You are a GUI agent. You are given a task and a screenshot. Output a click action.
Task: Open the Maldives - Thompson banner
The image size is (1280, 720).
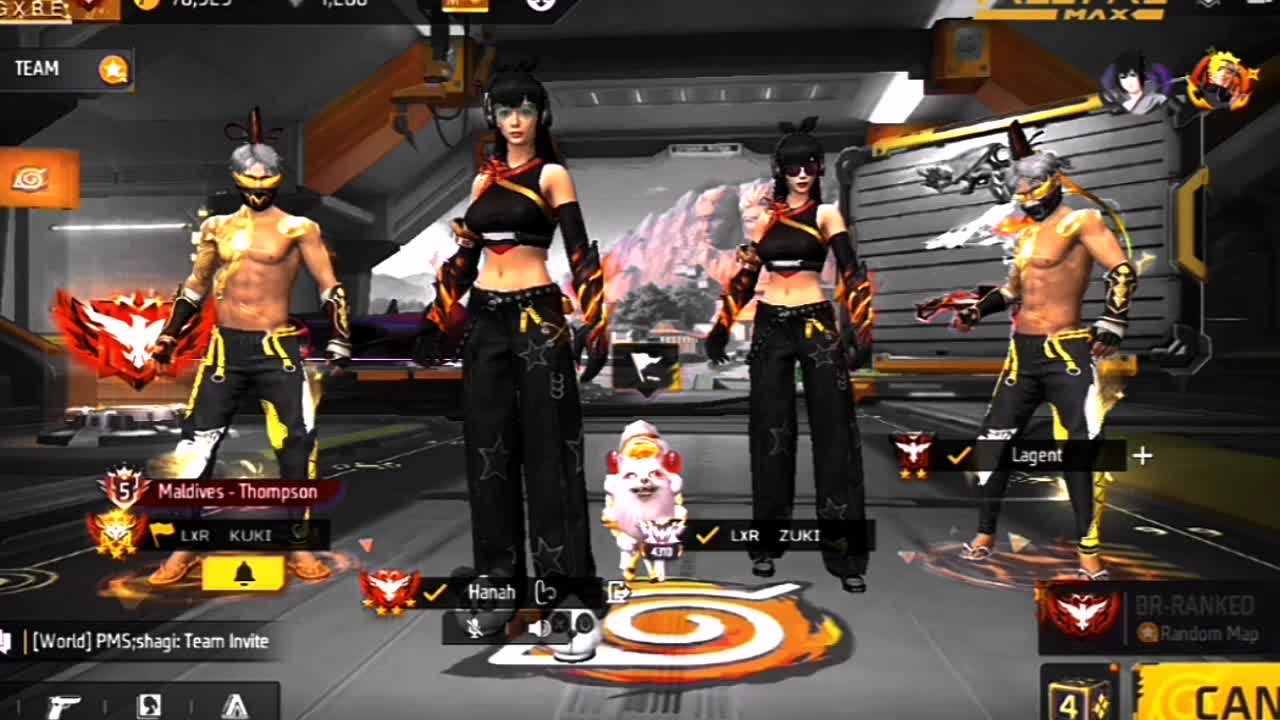[236, 491]
